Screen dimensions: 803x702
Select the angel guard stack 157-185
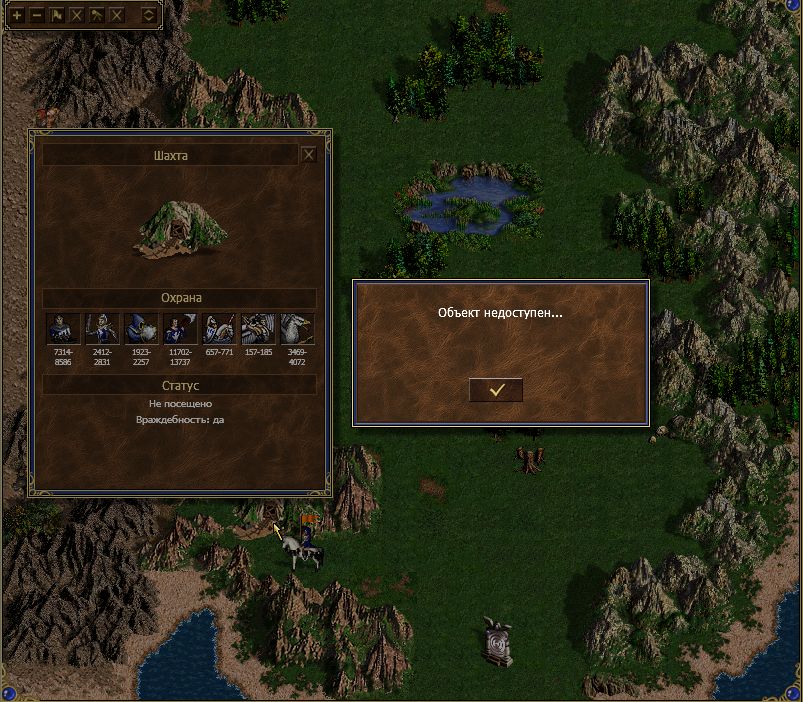258,329
